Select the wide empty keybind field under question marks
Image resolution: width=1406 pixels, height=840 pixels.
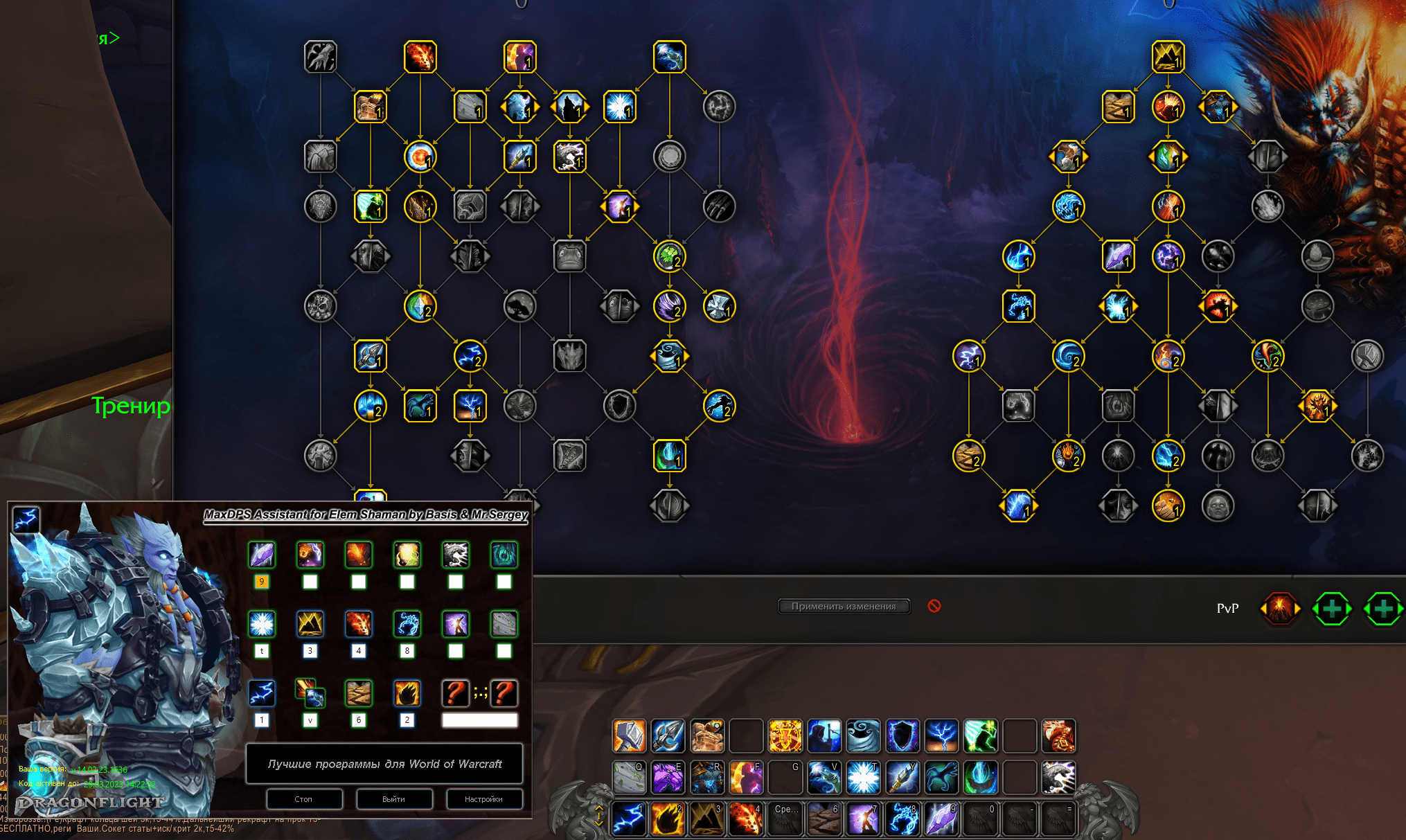[479, 720]
